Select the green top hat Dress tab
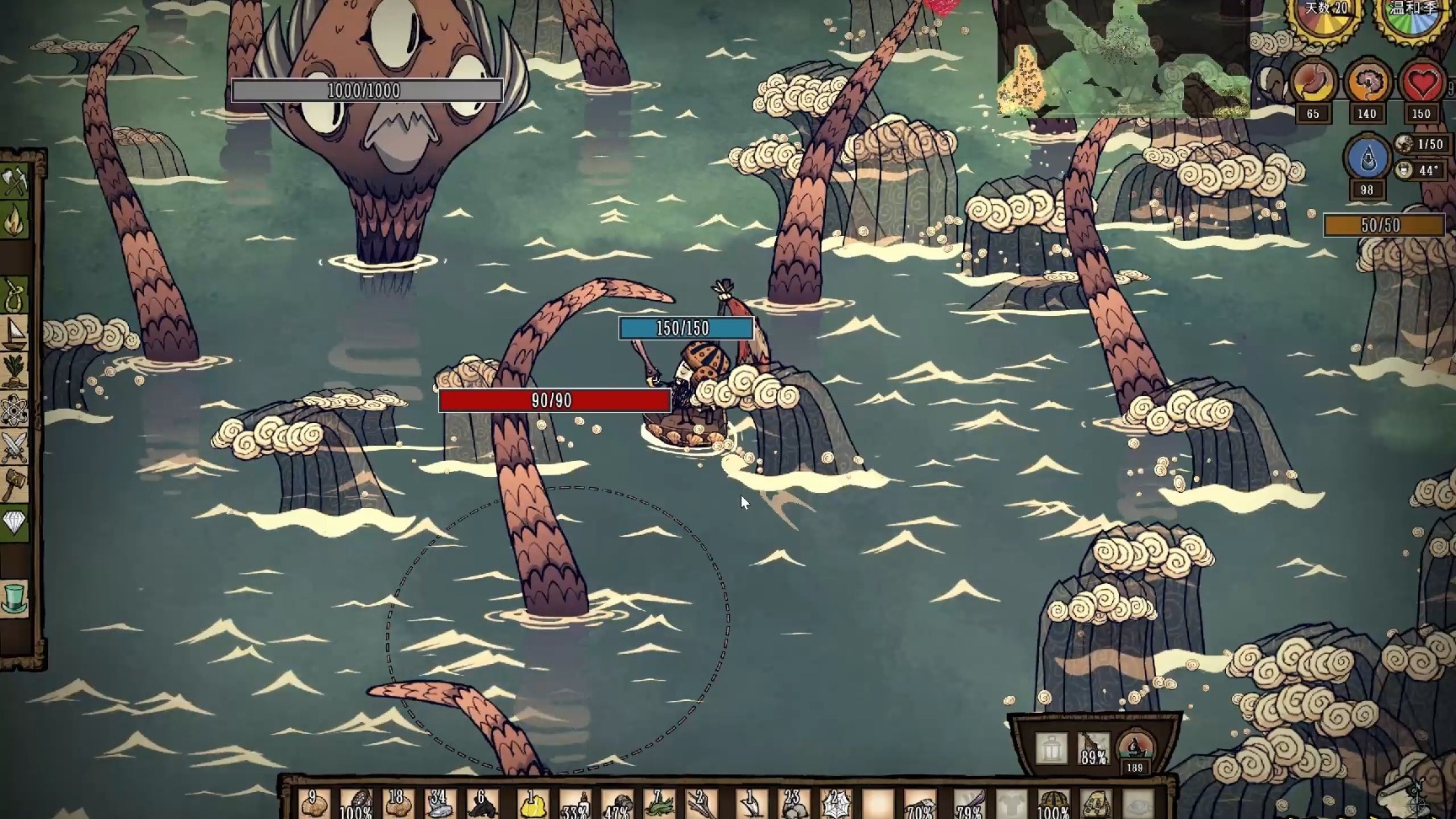The width and height of the screenshot is (1456, 819). point(14,597)
